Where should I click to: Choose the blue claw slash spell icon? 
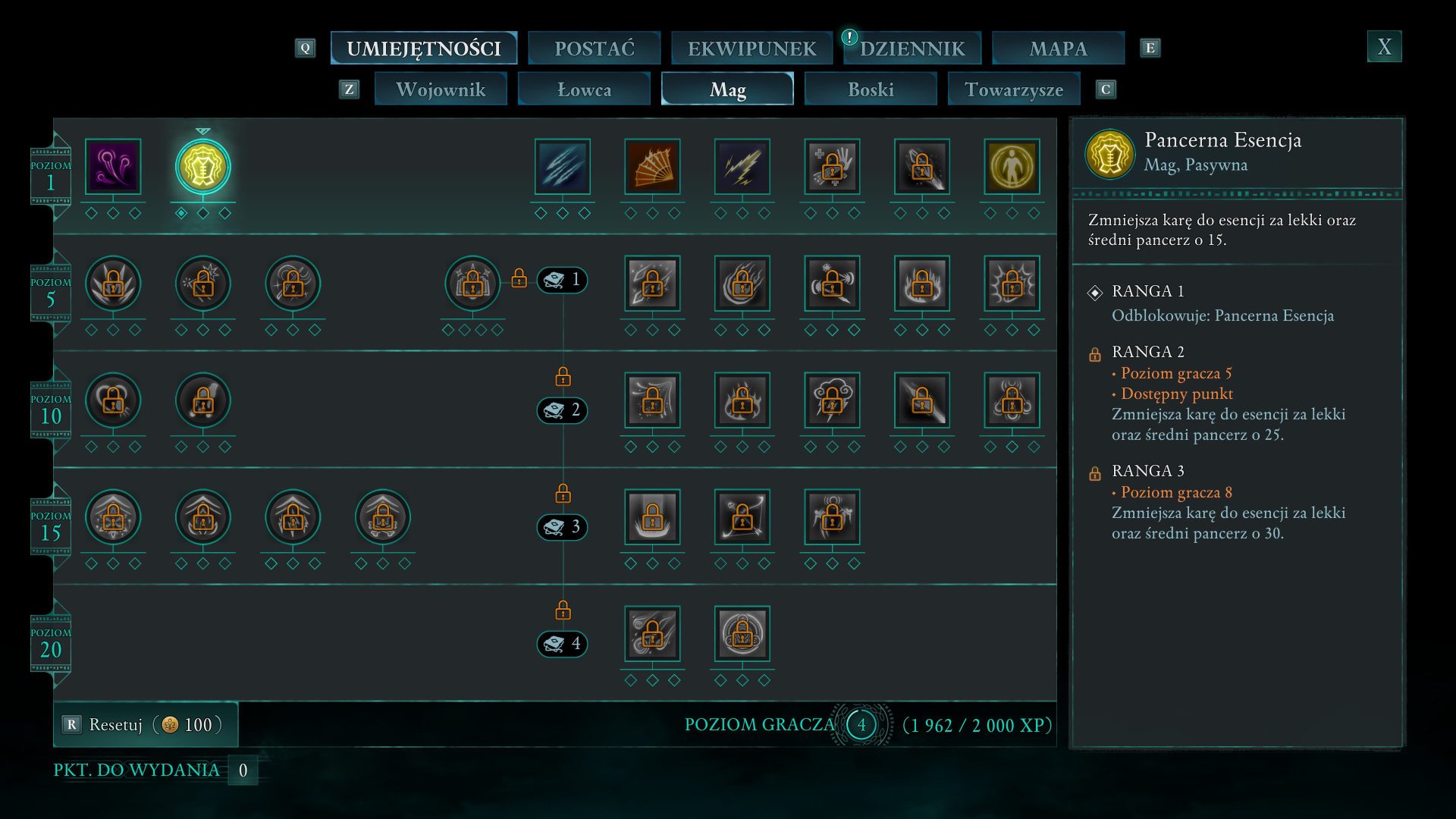(x=562, y=166)
